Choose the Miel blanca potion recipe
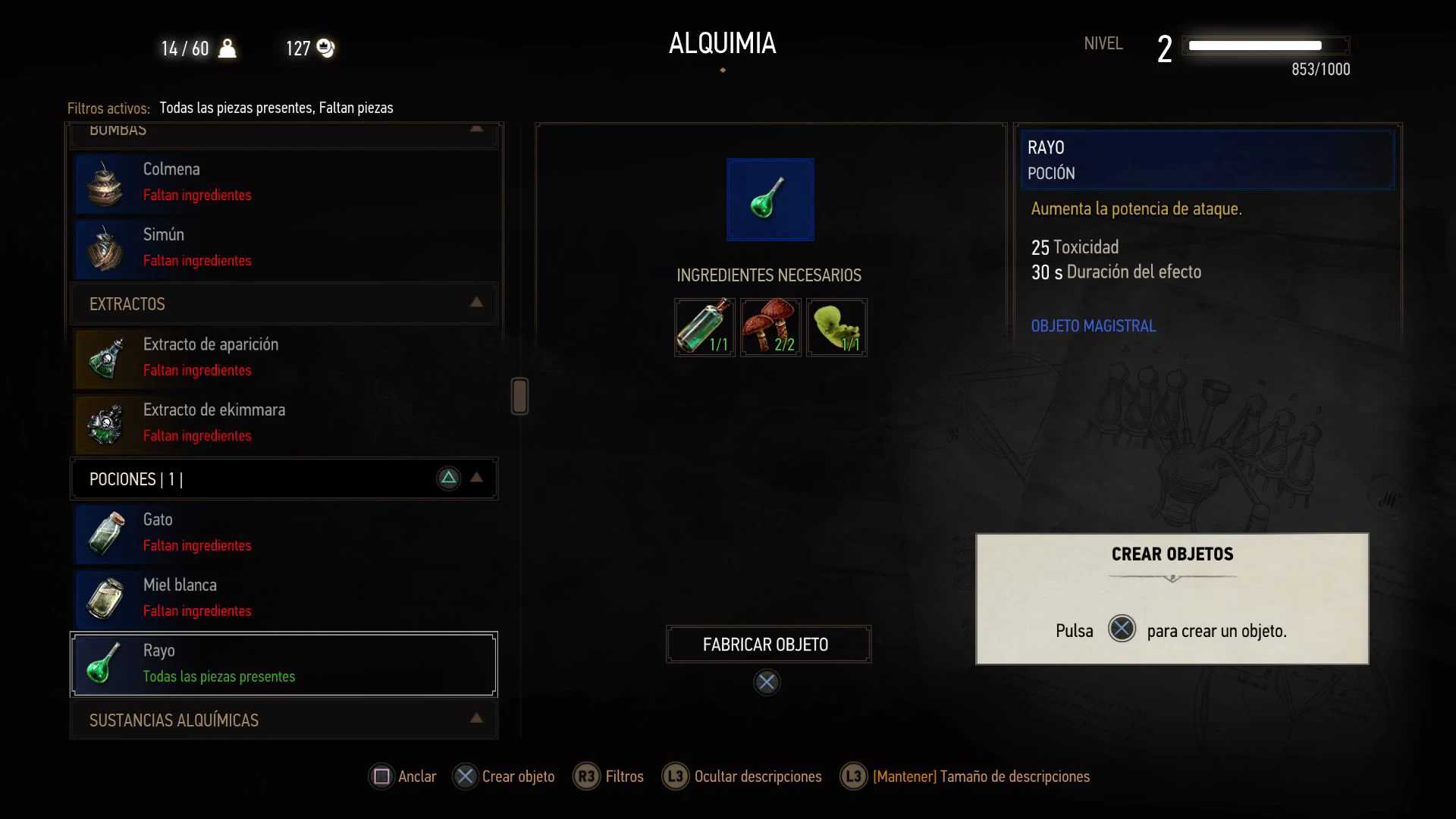Image resolution: width=1456 pixels, height=819 pixels. pos(285,598)
